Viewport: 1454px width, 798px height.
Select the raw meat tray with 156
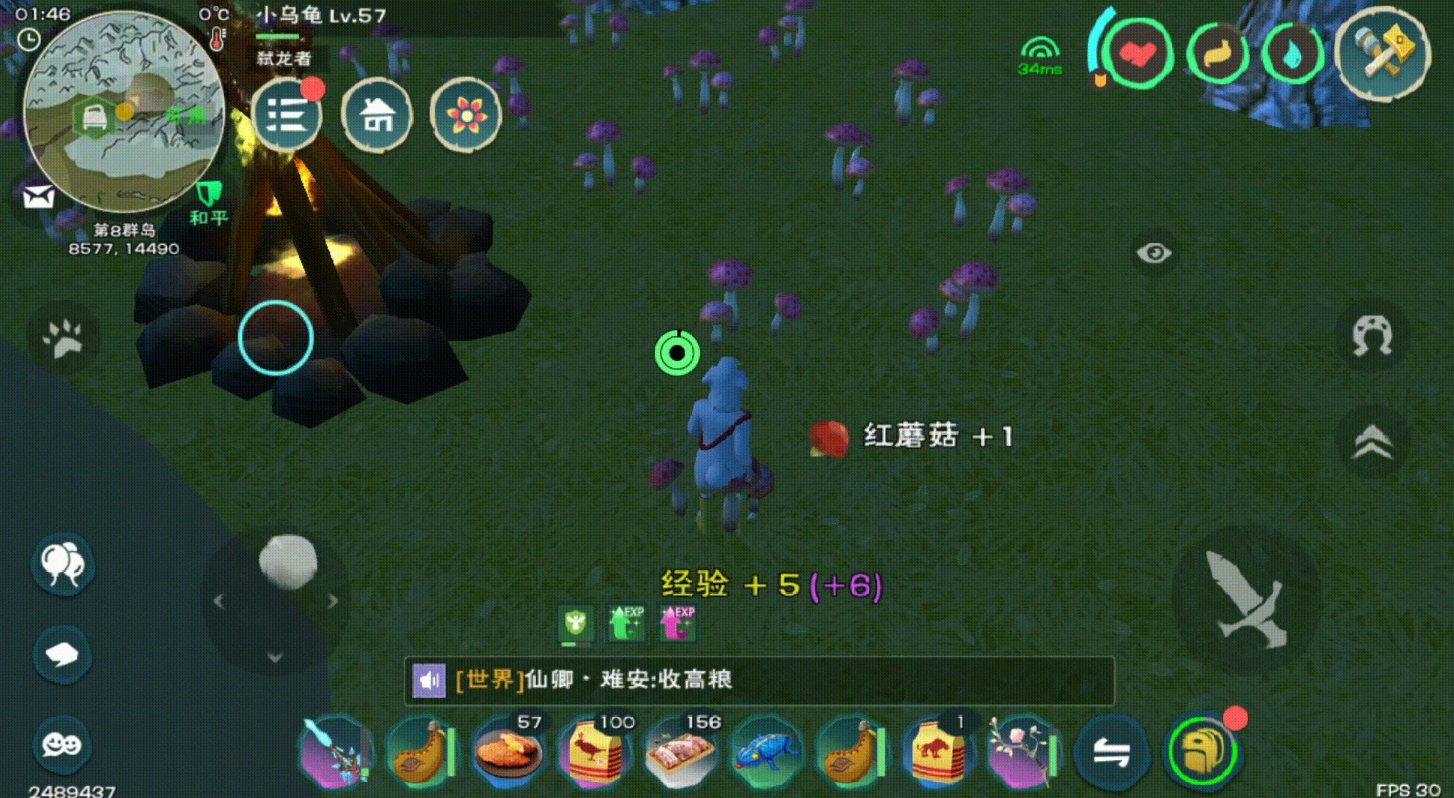[681, 751]
